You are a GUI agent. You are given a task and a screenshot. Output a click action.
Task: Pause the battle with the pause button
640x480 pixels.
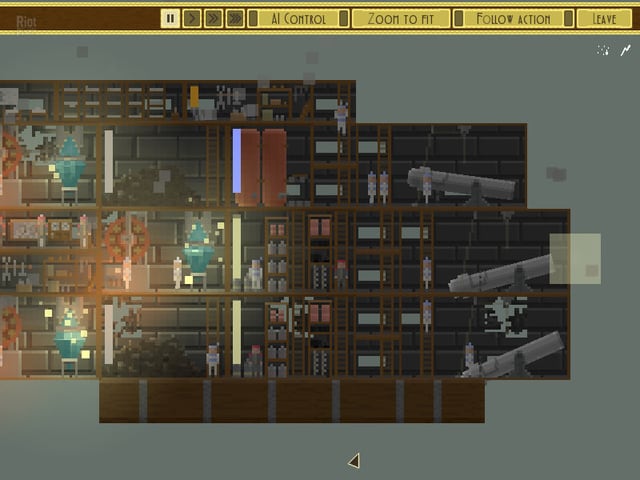(x=170, y=18)
